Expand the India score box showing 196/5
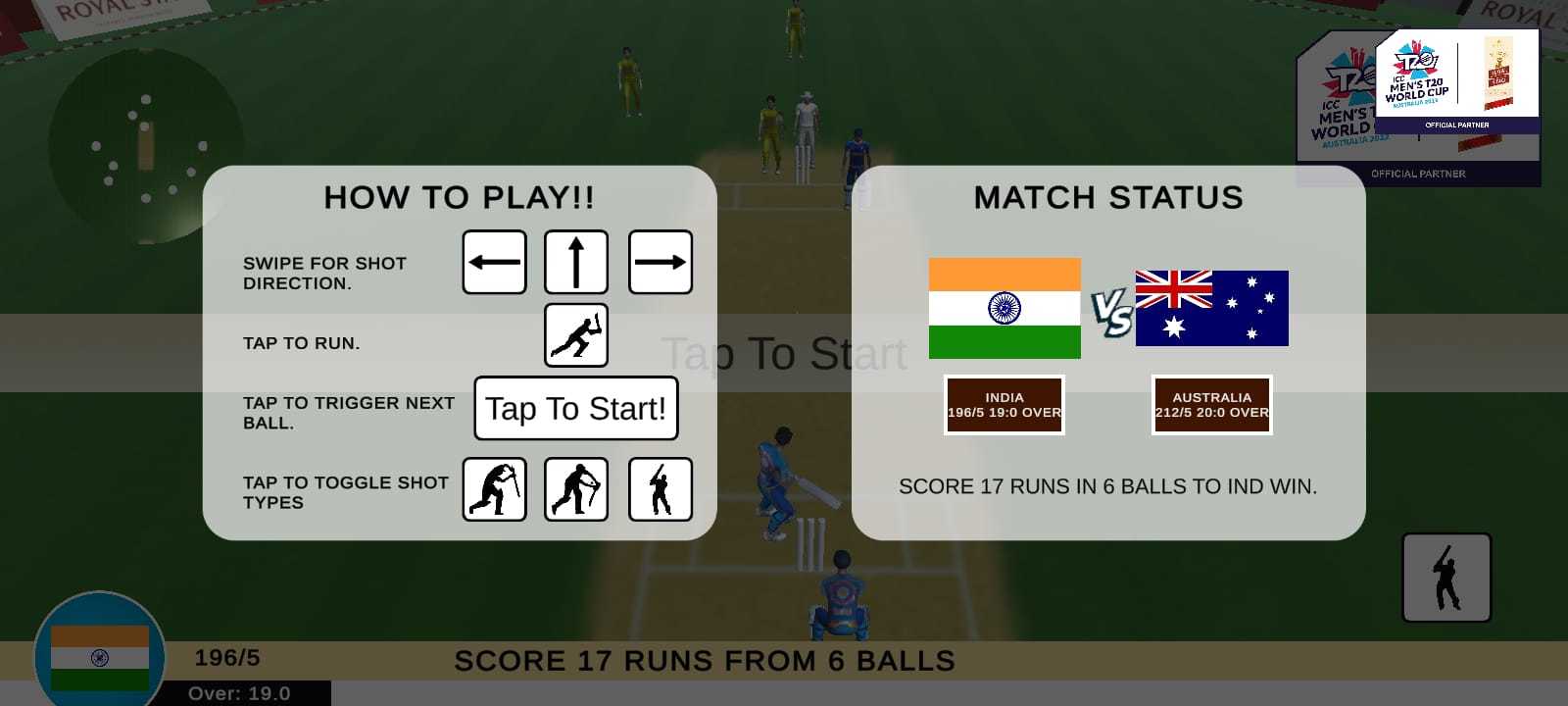Screen dimensions: 1568x706 1004,405
